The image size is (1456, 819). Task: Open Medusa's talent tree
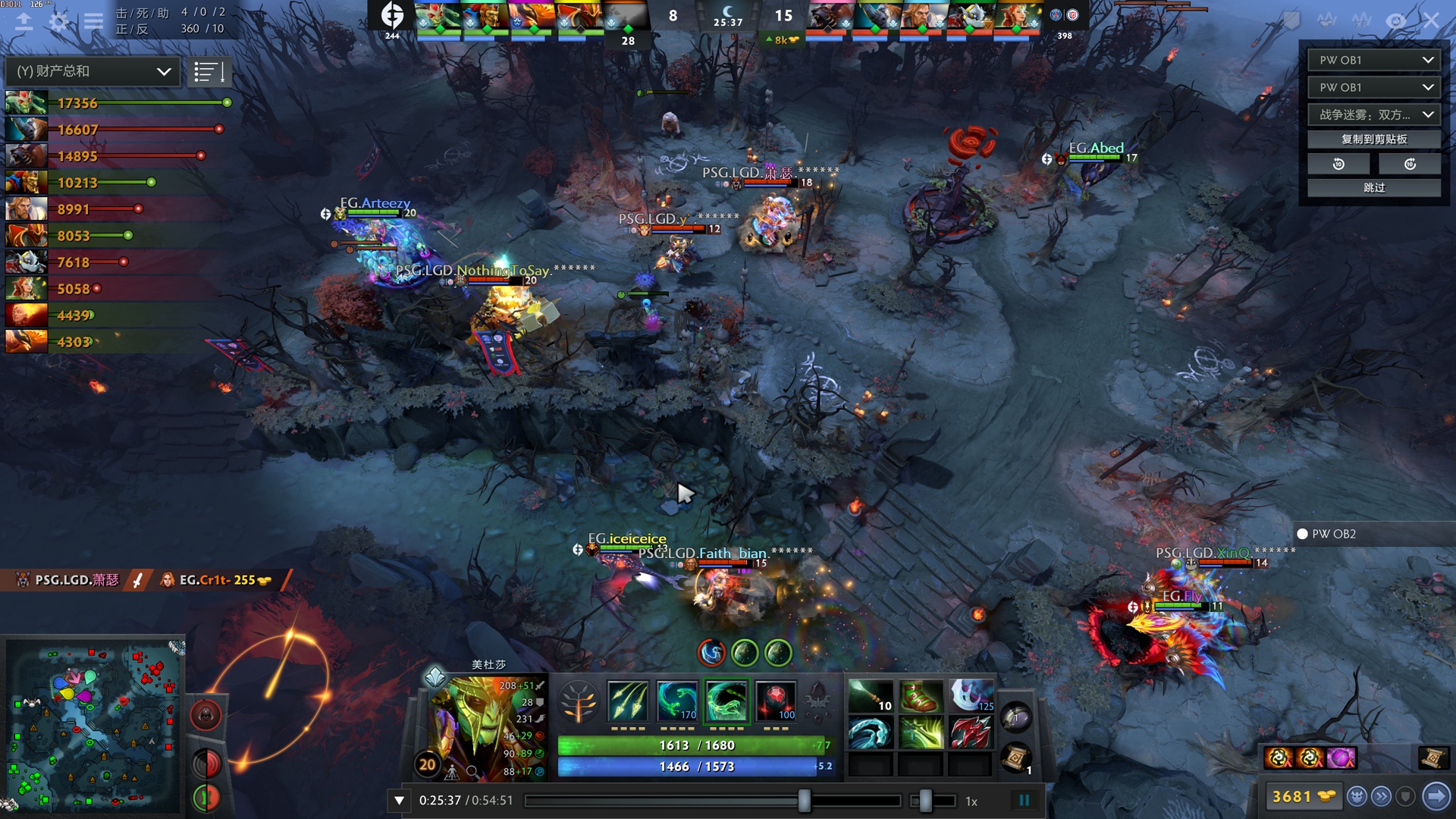coord(579,702)
